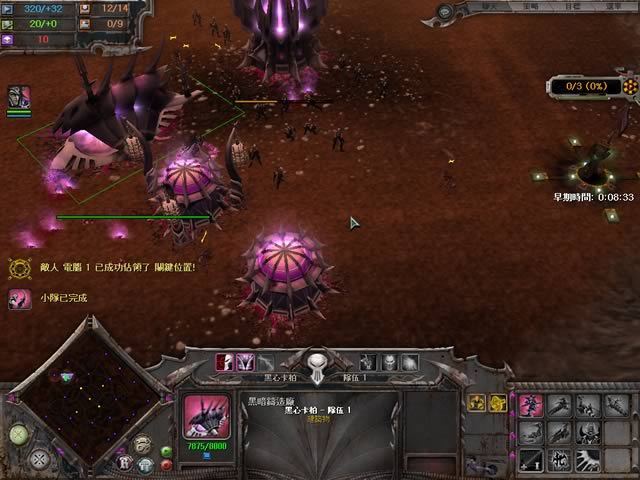Screen dimensions: 640x480
Task: Click the highlighted pink unit build icon
Action: [531, 405]
